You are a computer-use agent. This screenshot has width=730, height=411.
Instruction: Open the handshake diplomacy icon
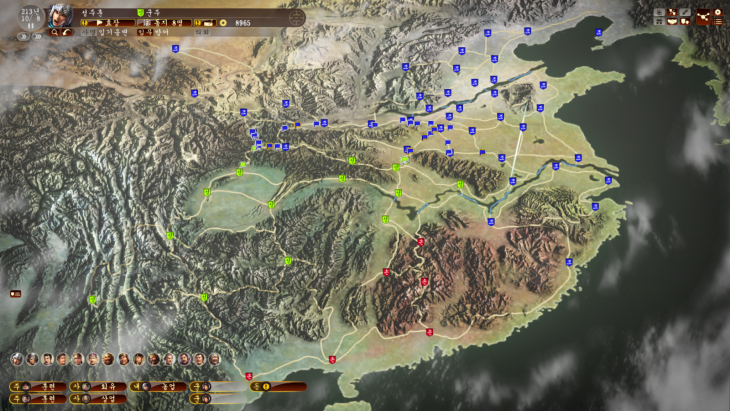click(672, 21)
